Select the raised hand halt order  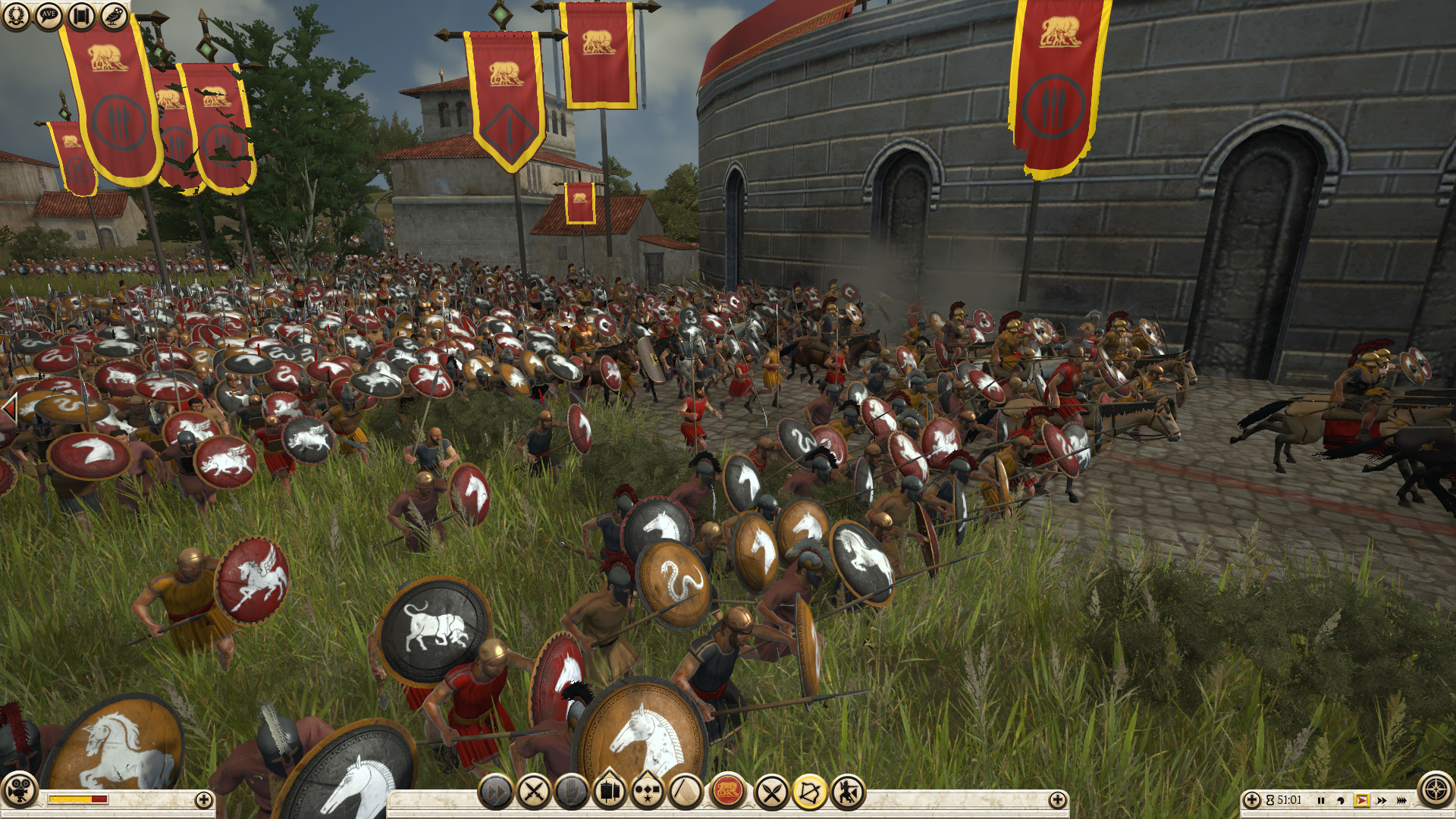point(572,793)
